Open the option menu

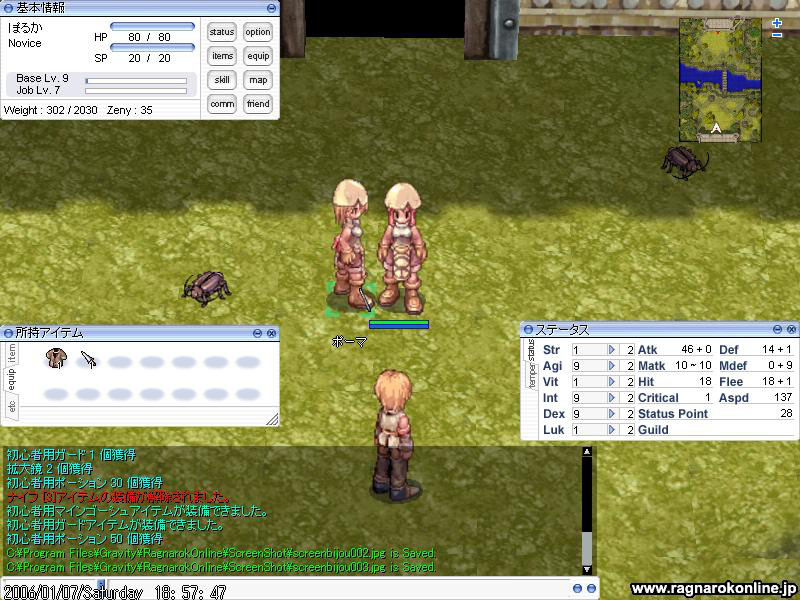[x=258, y=32]
